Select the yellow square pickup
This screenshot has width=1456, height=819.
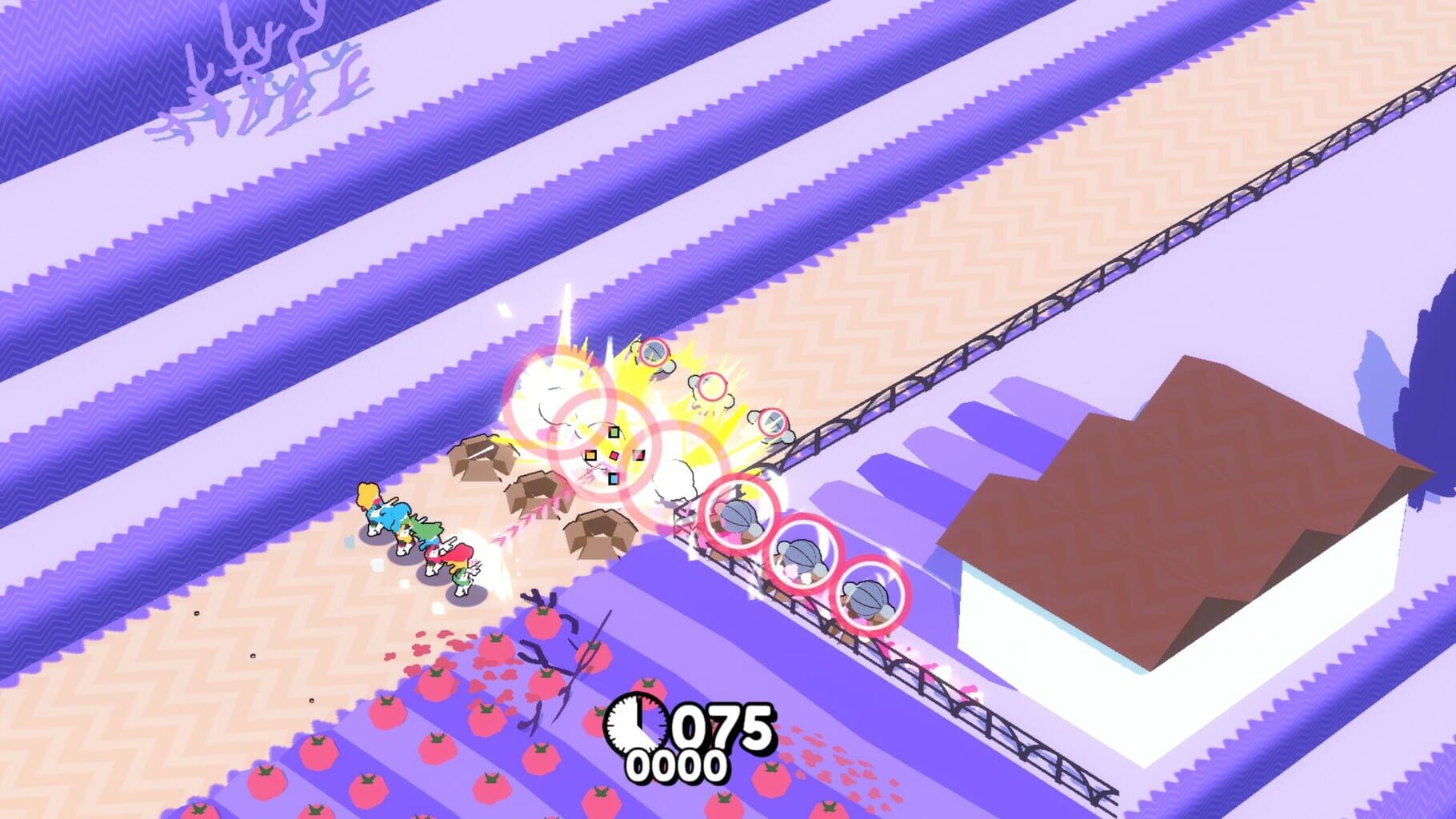coord(591,456)
